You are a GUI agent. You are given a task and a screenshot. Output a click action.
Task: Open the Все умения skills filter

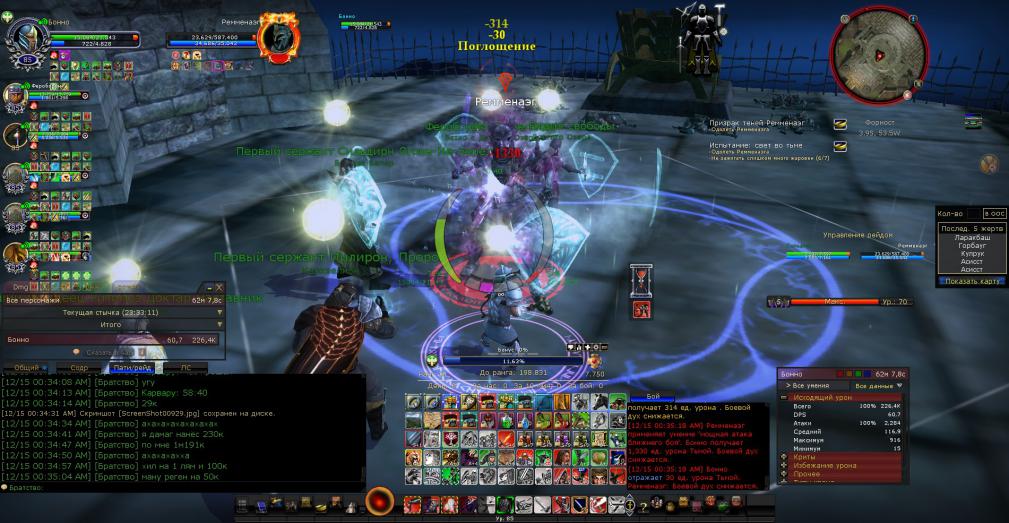click(x=813, y=385)
